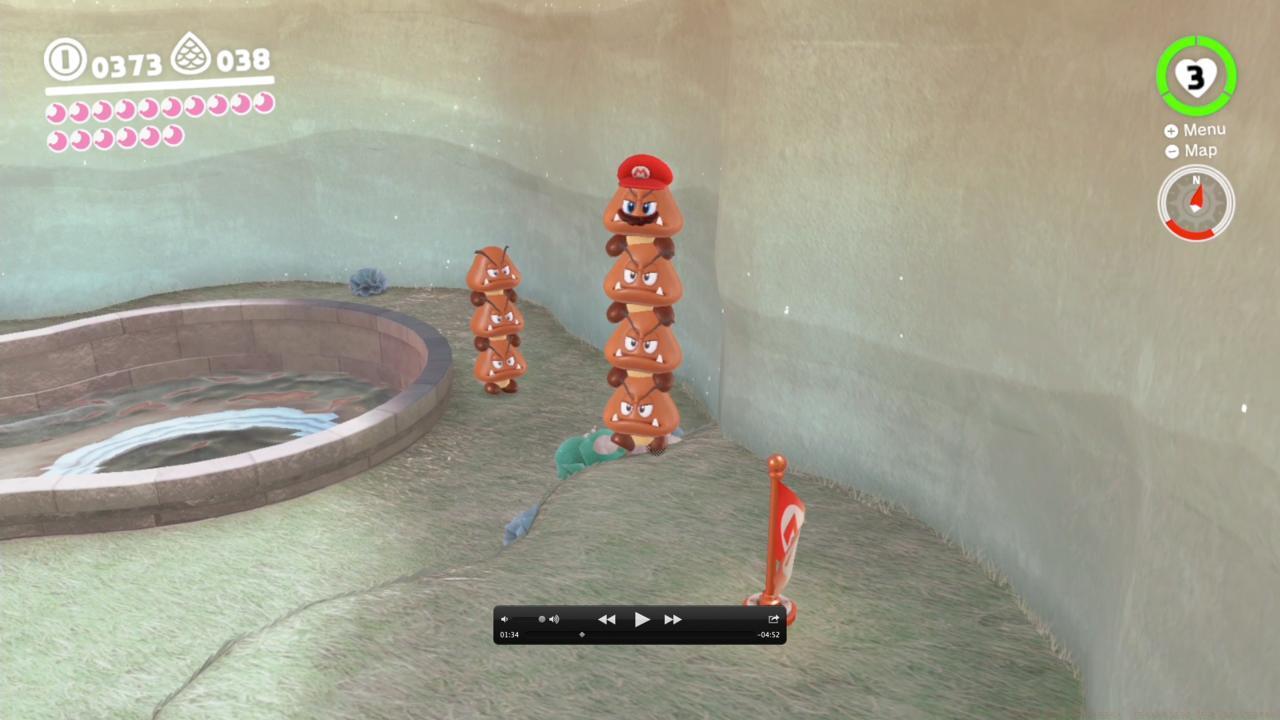Open the Map via its minus prompt
Viewport: 1280px width, 720px height.
[x=1198, y=151]
